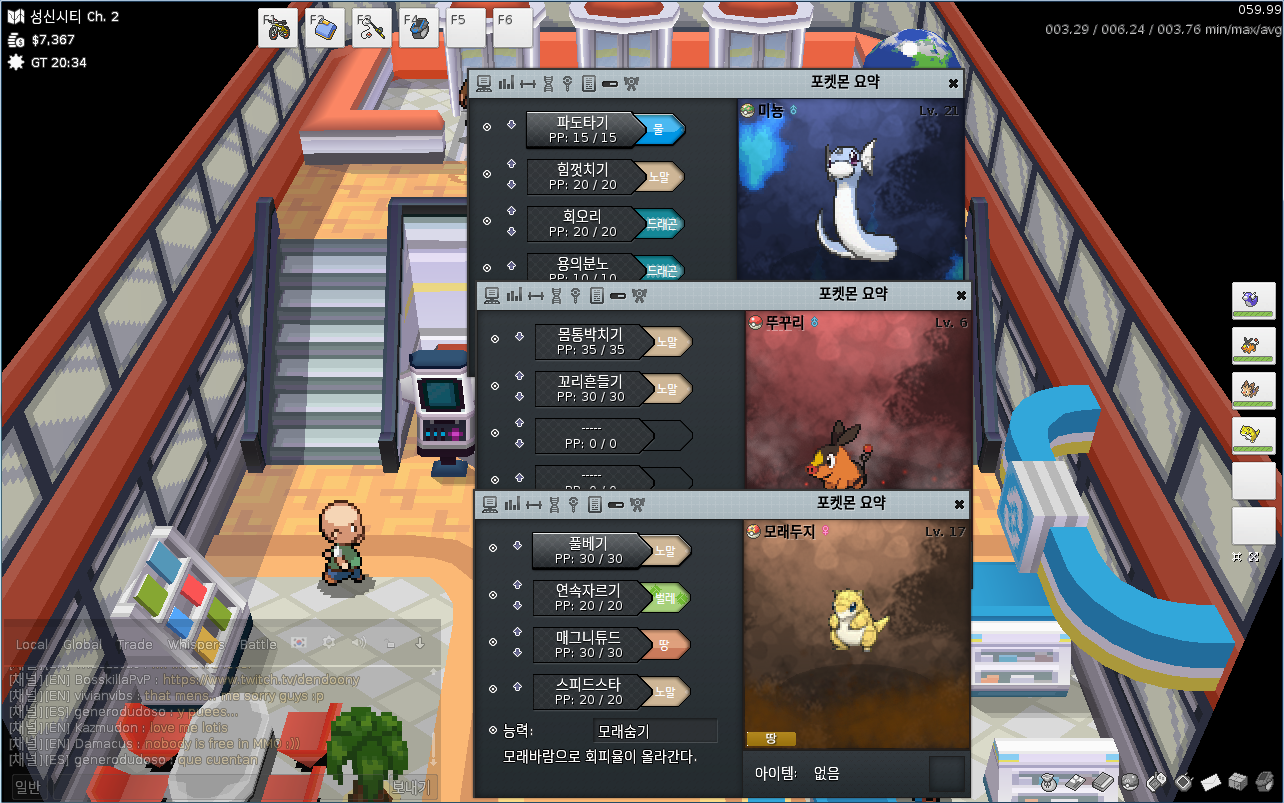Open the Poké Ball party menu icon
1284x803 pixels.
(x=1130, y=781)
